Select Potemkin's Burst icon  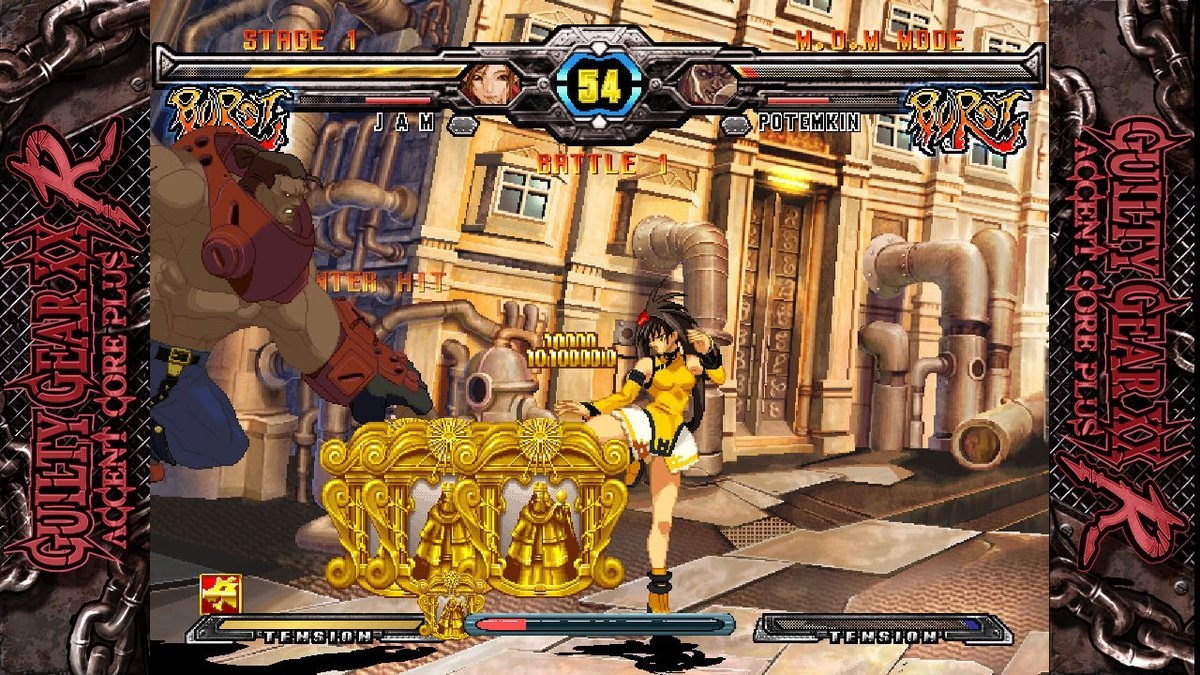(965, 119)
